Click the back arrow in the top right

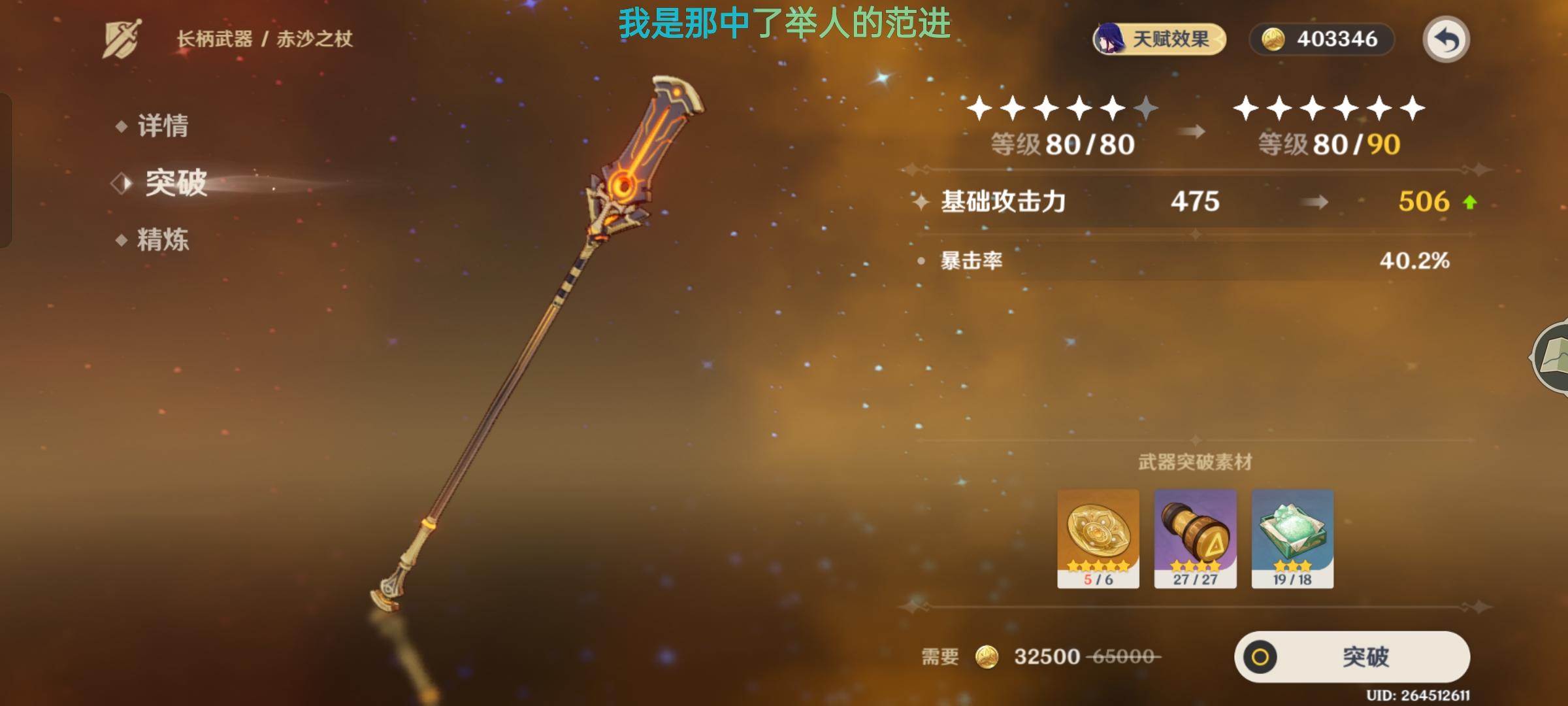click(x=1447, y=39)
